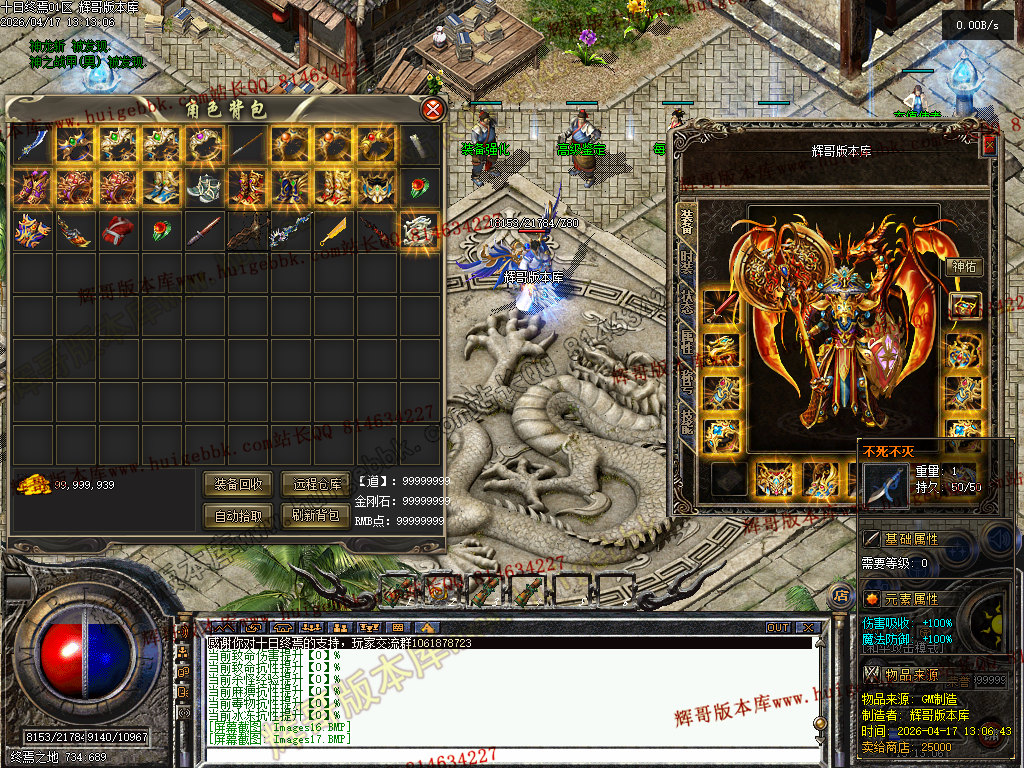Screen dimensions: 1024x768
Task: Click the OUT button above chat
Action: coord(778,628)
